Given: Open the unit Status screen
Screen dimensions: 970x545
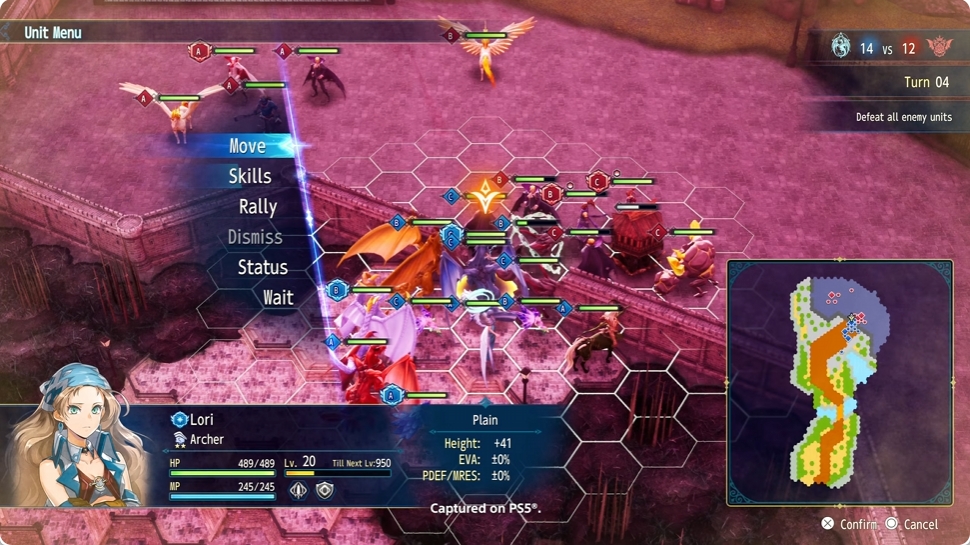Looking at the screenshot, I should point(262,267).
